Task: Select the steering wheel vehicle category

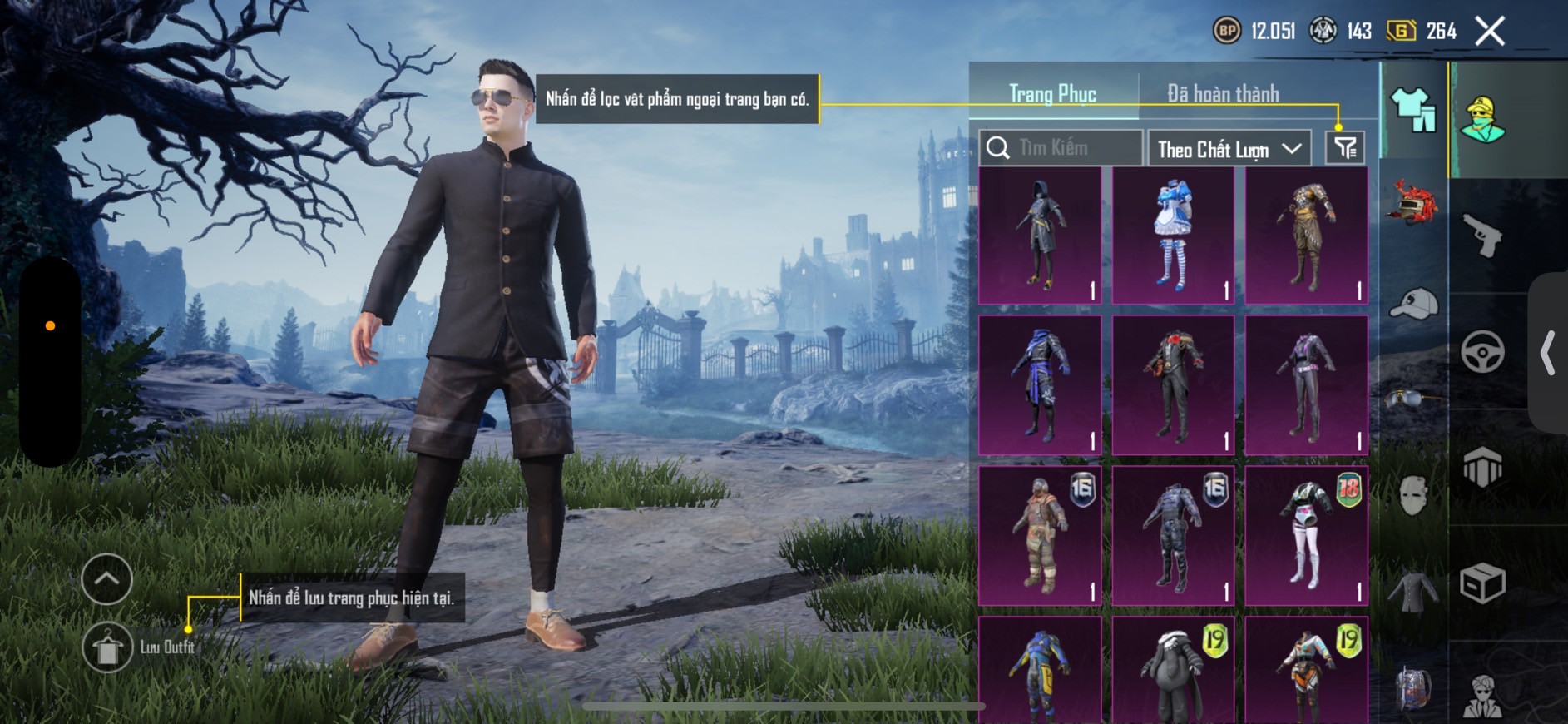Action: 1482,351
